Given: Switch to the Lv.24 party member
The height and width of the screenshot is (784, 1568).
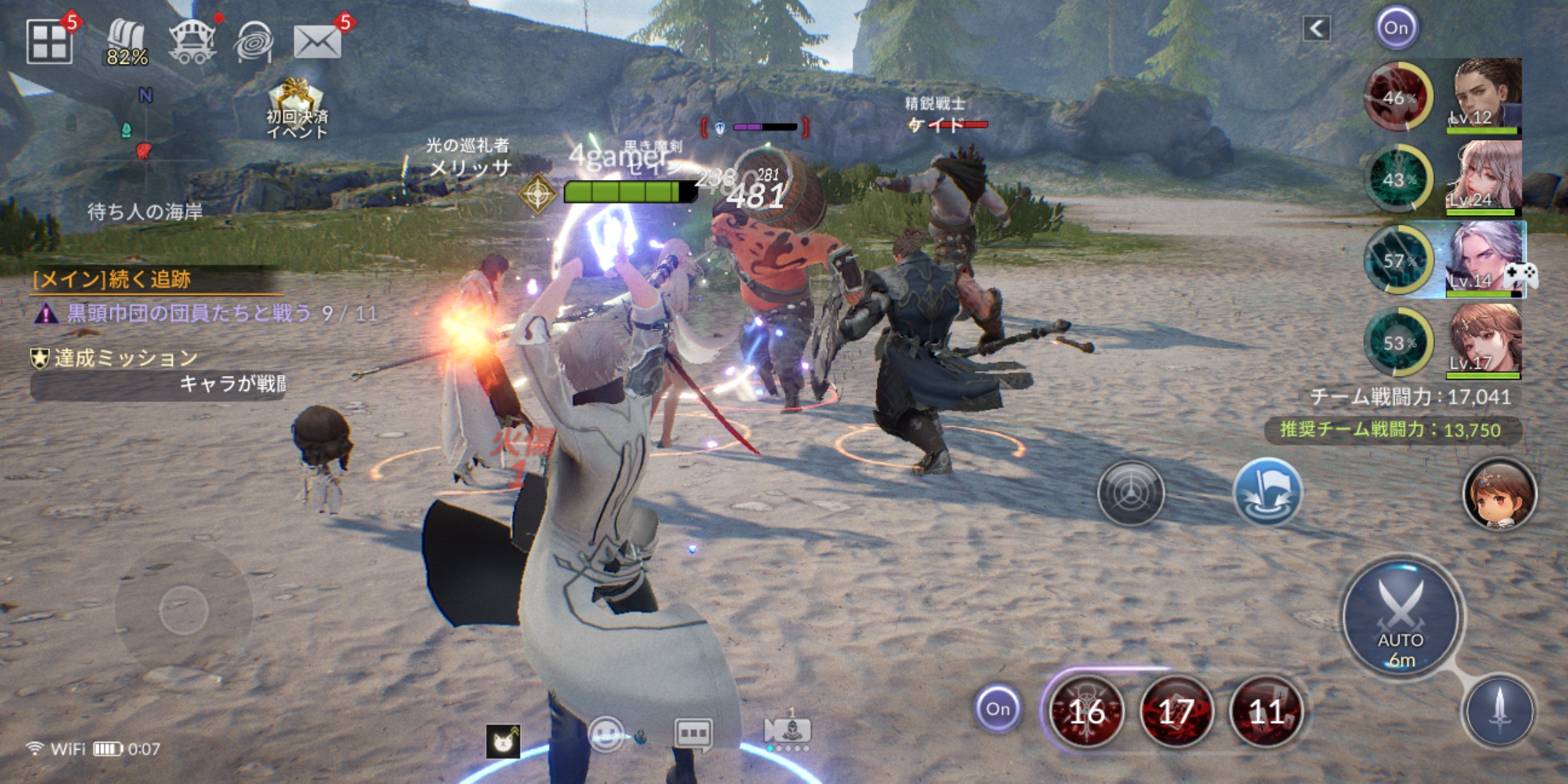Looking at the screenshot, I should coord(1484,179).
